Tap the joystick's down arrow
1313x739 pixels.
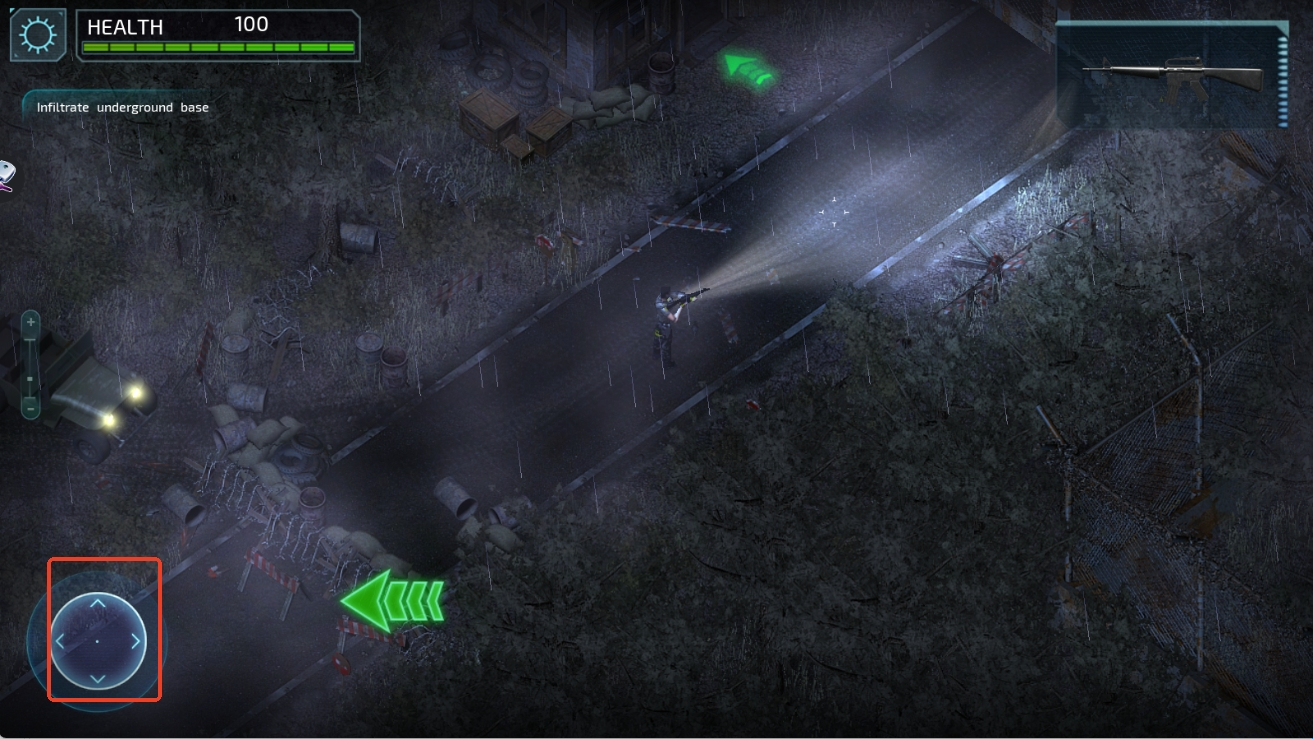pos(97,678)
